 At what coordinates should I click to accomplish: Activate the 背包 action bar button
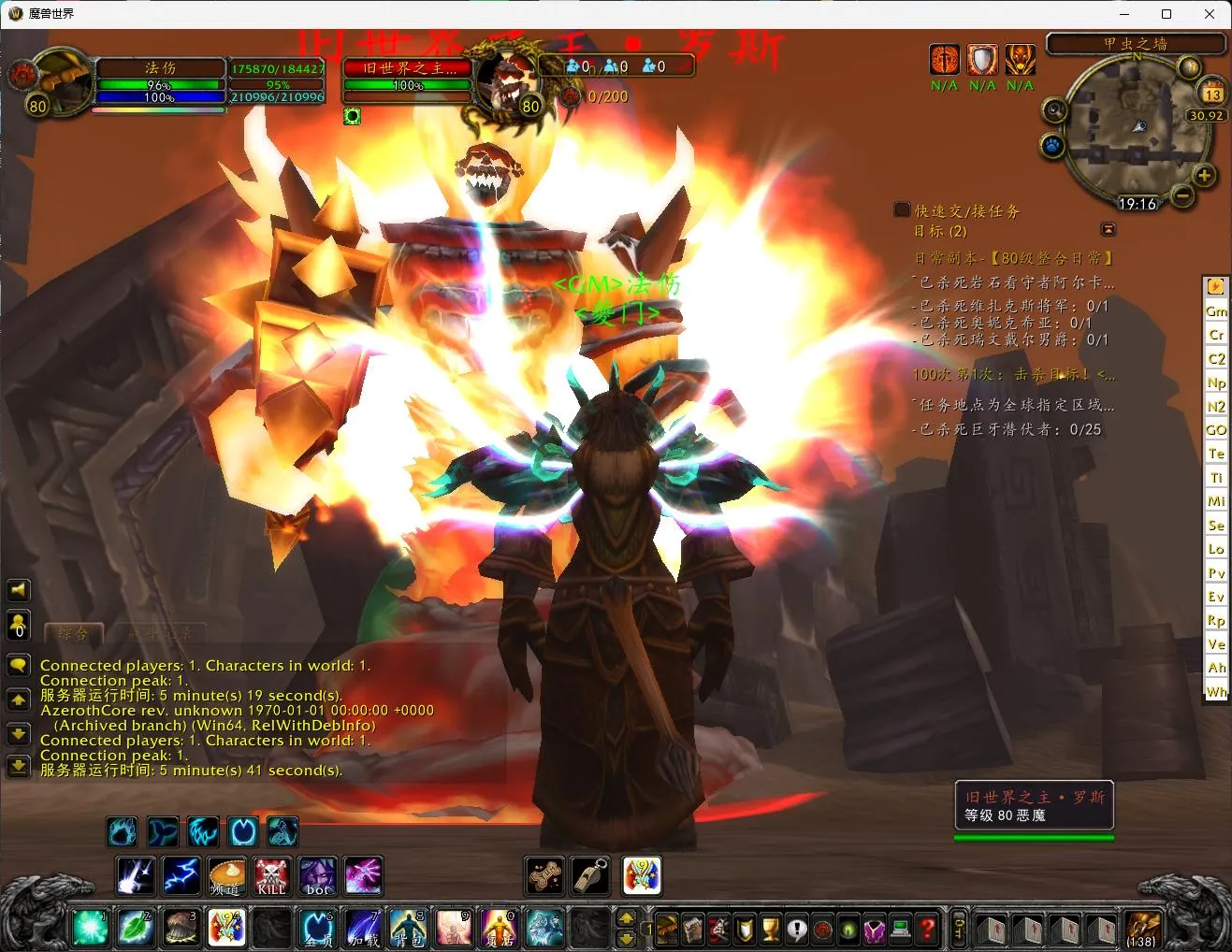click(x=407, y=928)
